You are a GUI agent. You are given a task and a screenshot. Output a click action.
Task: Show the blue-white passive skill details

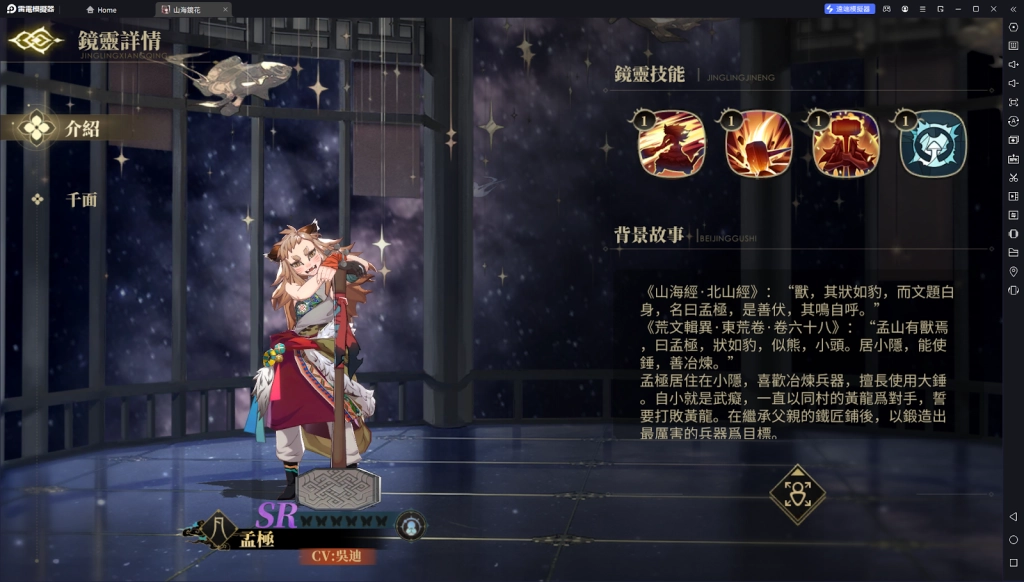click(932, 145)
